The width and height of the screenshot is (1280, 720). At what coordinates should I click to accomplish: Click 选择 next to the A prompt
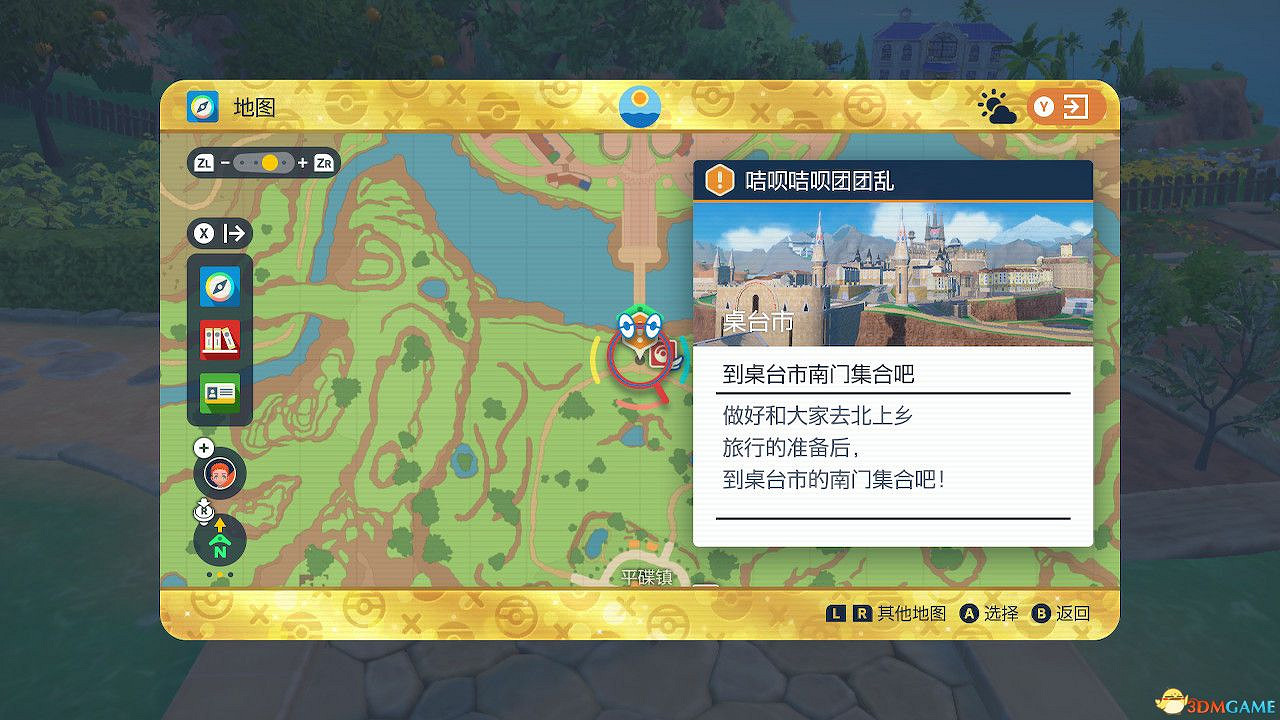1001,613
